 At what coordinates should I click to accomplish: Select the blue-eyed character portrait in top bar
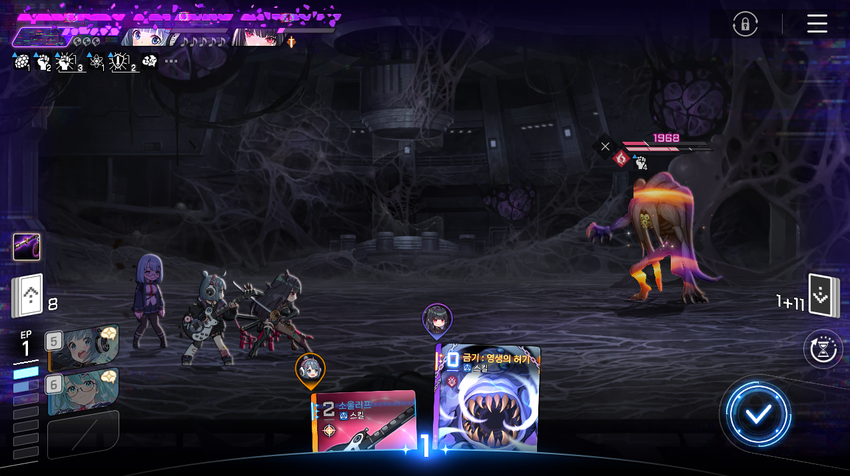pos(148,38)
